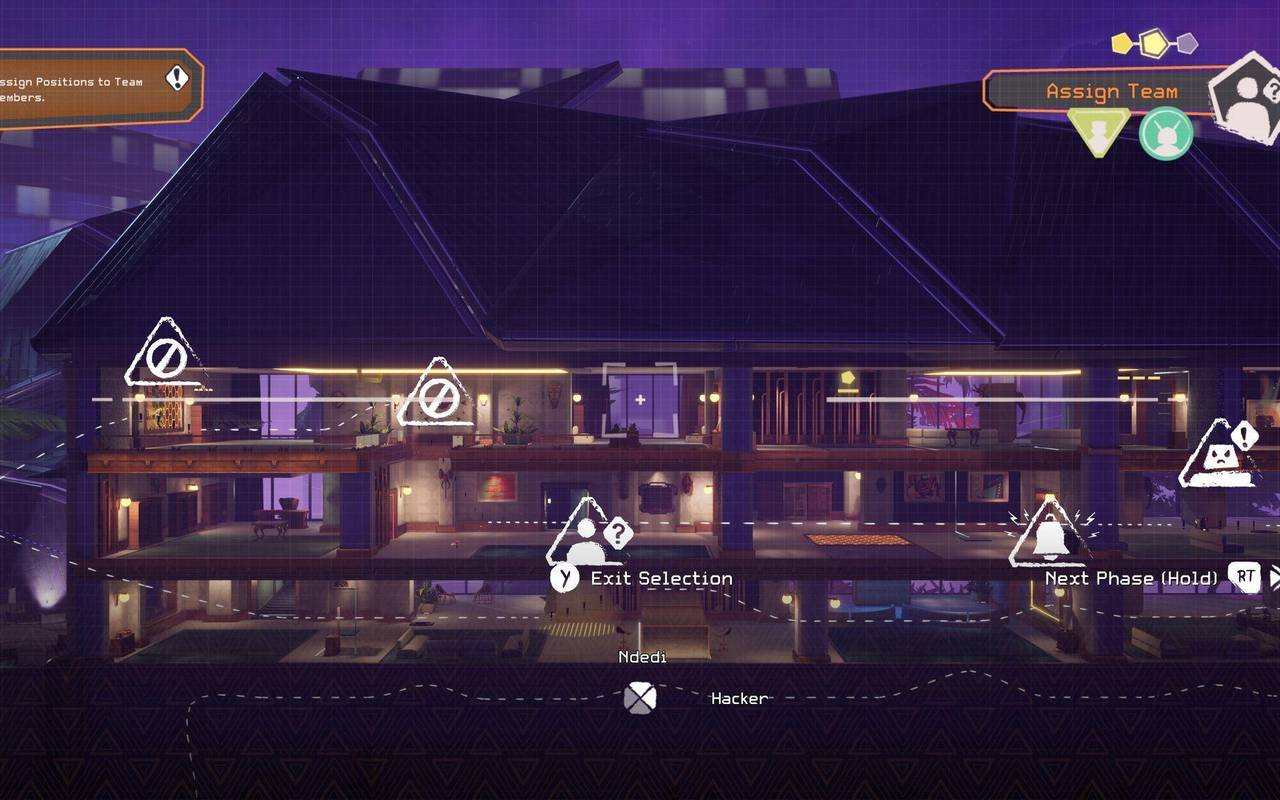Click the Assign Team header banner
Screen dimensions: 1280x800
pyautogui.click(x=1110, y=92)
